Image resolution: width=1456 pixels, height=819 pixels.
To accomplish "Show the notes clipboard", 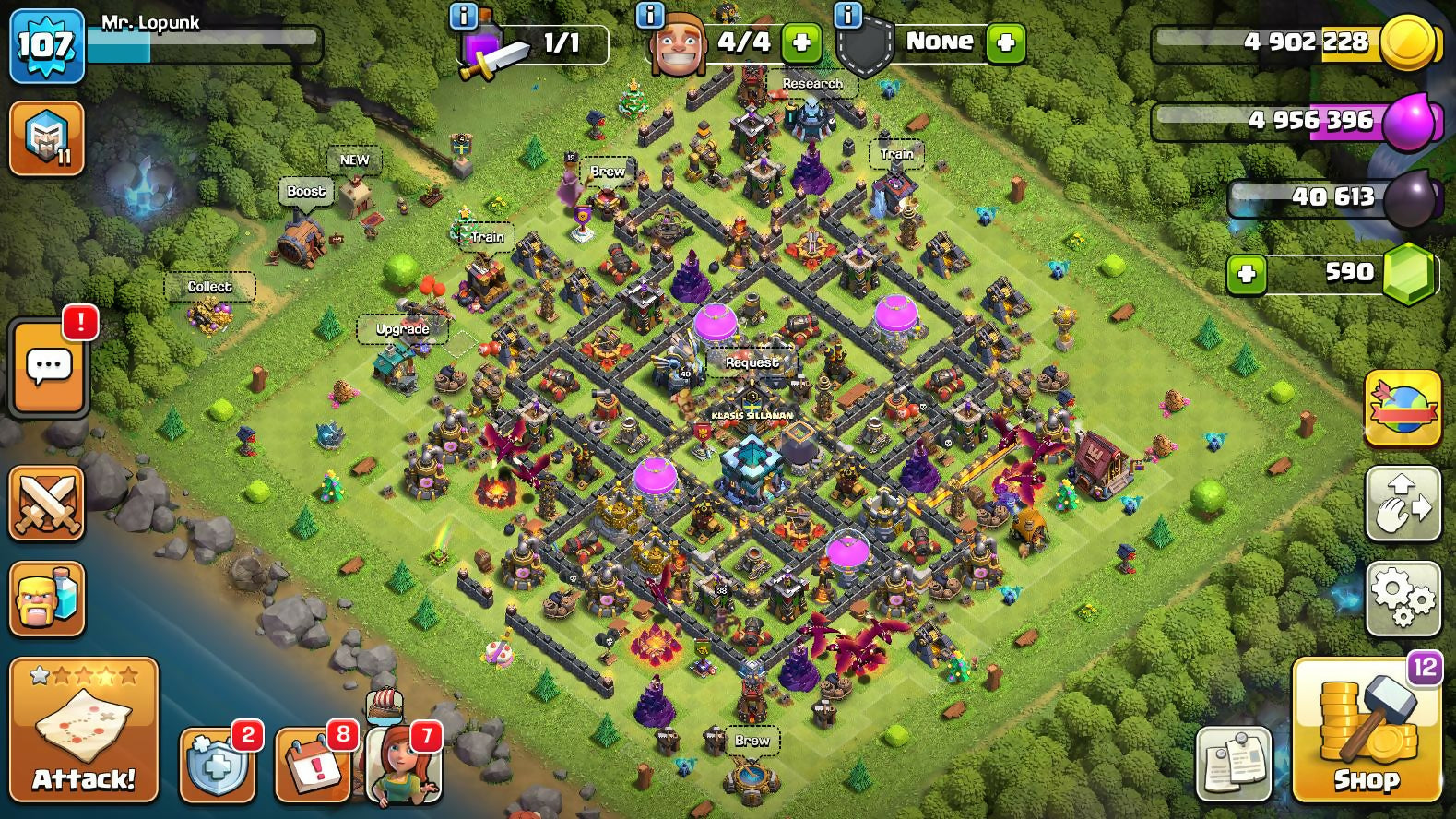I will [x=1234, y=764].
